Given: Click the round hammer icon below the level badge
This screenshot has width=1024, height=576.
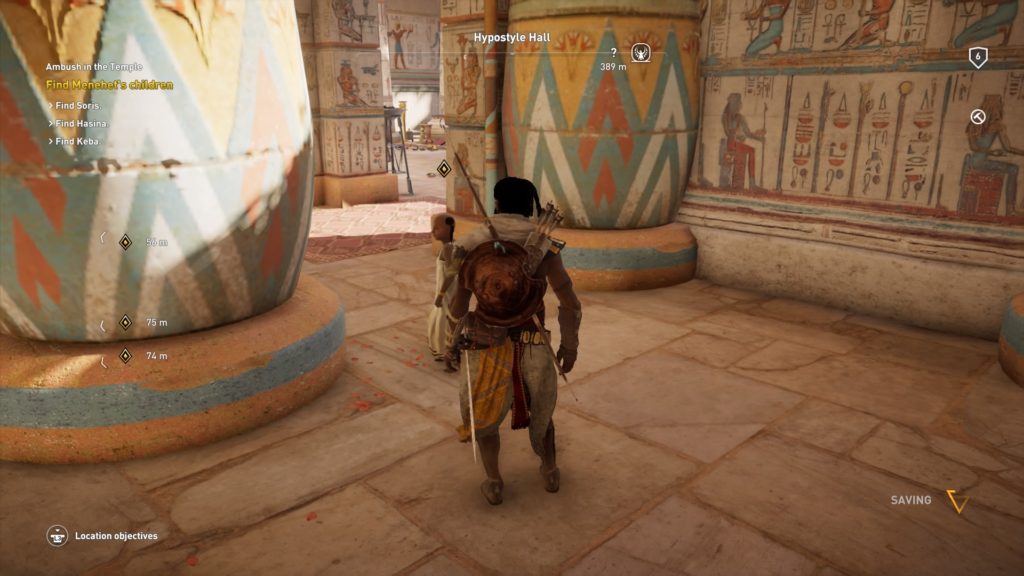Looking at the screenshot, I should point(978,117).
